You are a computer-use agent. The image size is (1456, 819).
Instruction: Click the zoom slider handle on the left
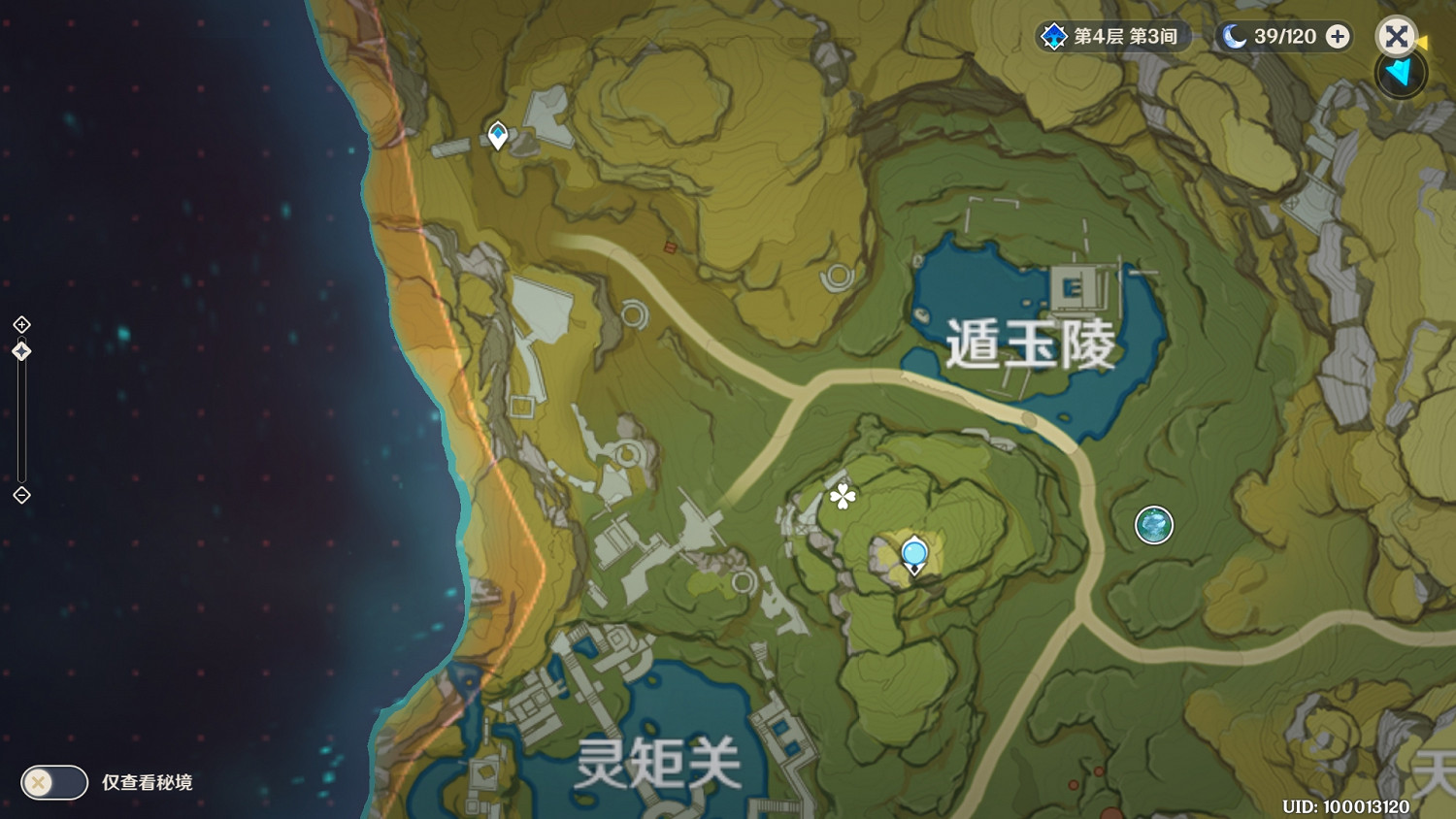pos(19,351)
